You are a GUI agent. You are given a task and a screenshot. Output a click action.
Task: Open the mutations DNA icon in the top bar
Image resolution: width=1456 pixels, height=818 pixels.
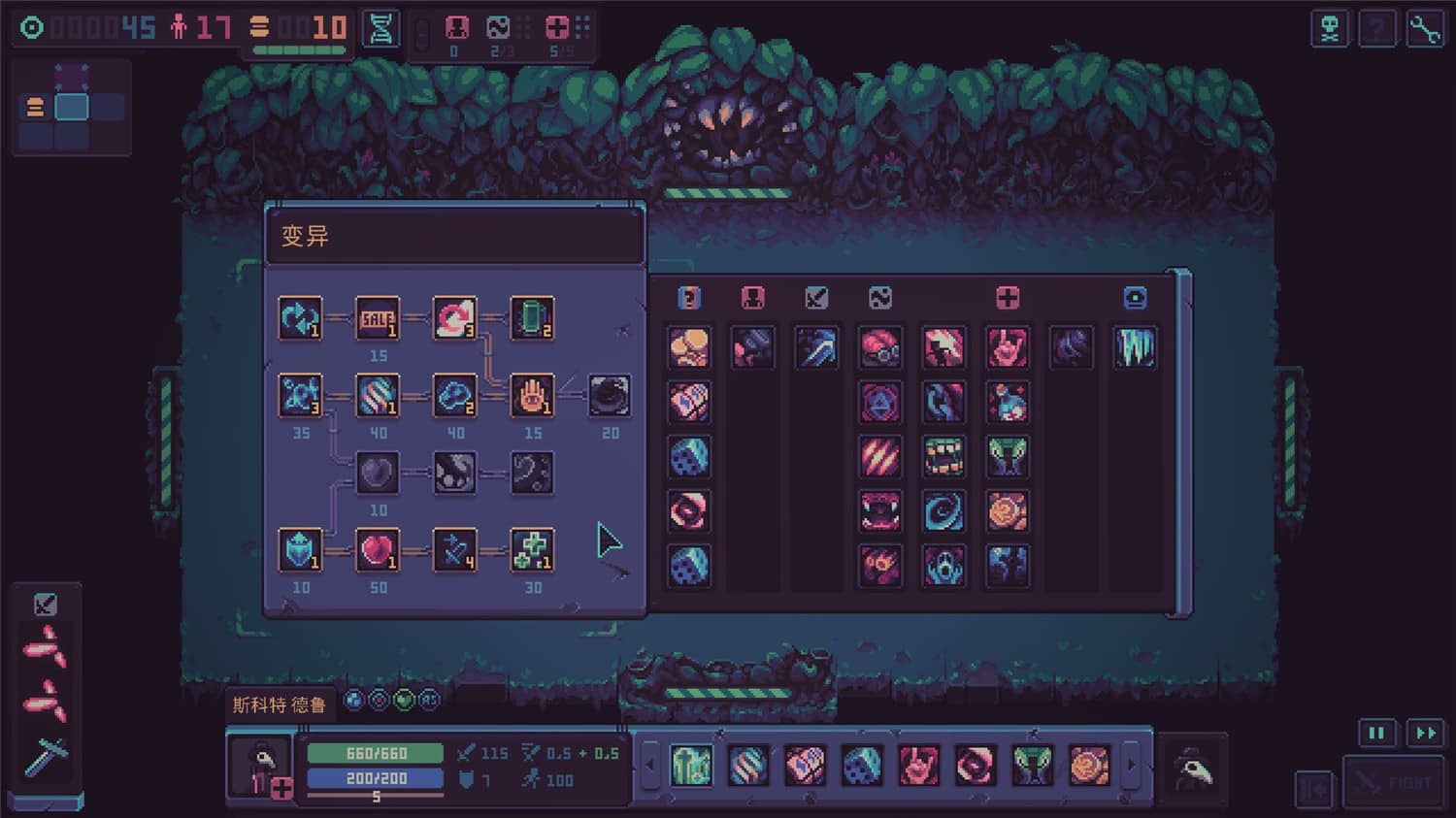tap(381, 27)
